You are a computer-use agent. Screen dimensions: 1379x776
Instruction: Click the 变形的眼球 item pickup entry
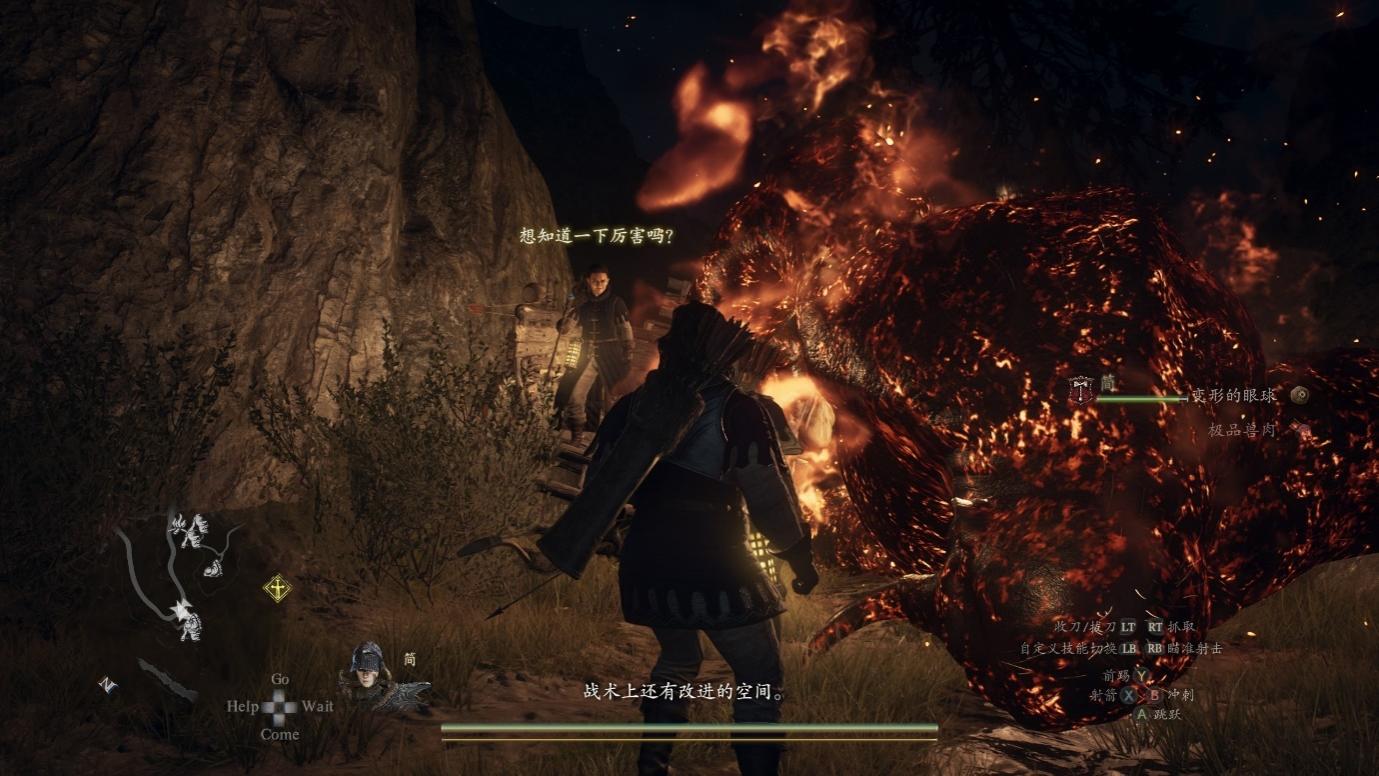1233,396
